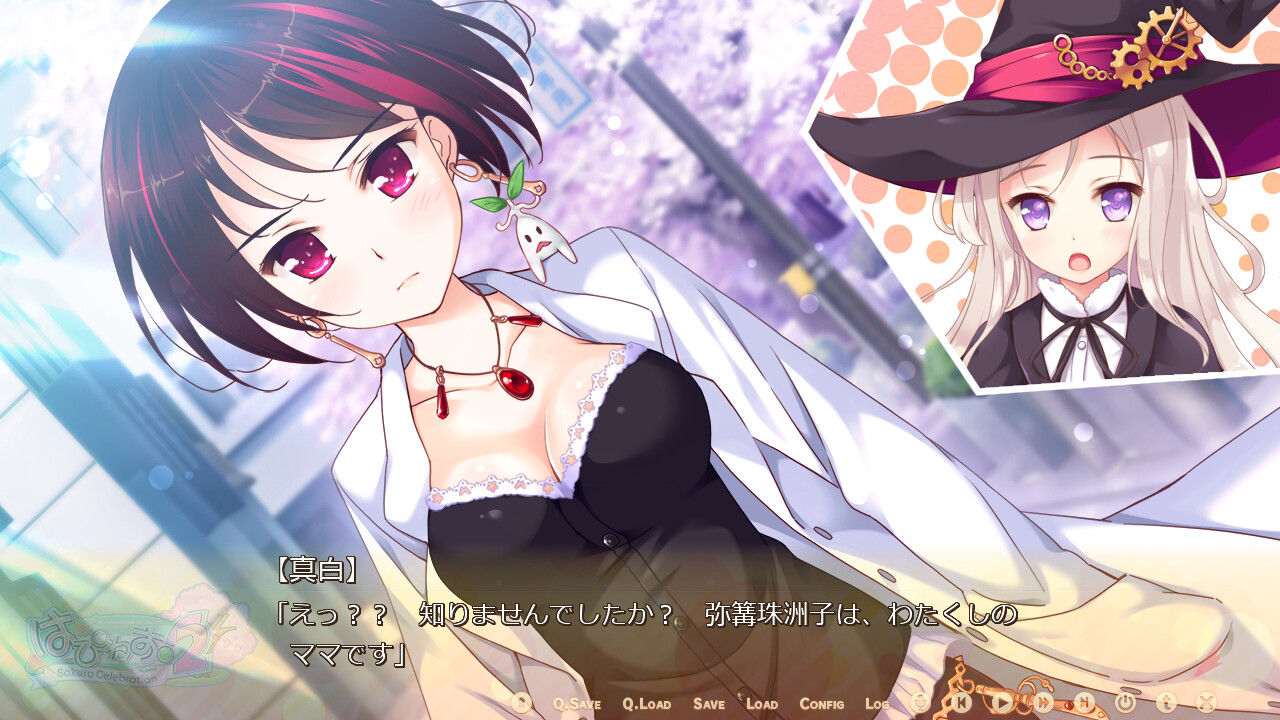Start auto-read mode with the play icon
1280x720 pixels.
click(1001, 701)
